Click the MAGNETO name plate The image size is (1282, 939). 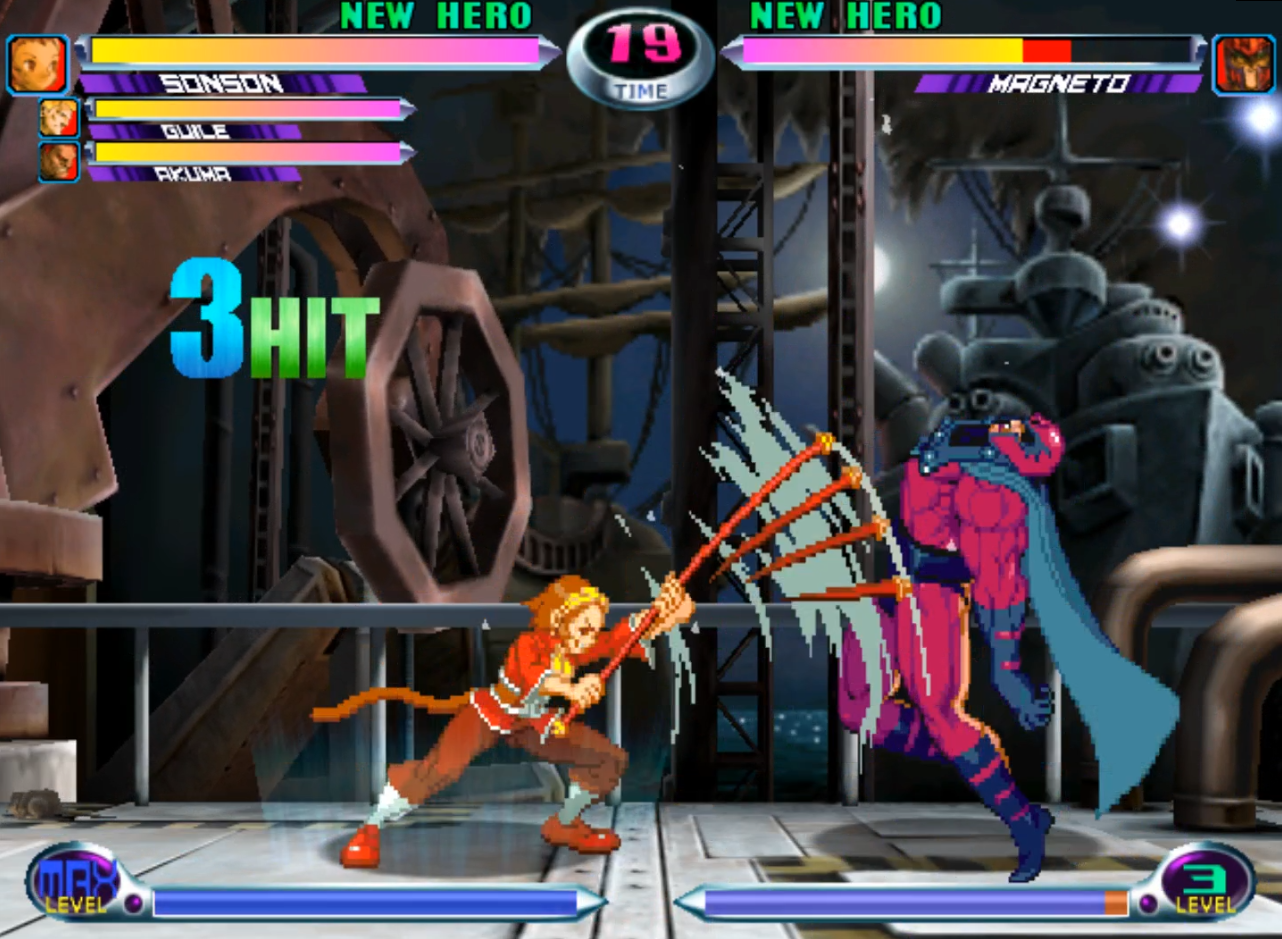click(1060, 84)
